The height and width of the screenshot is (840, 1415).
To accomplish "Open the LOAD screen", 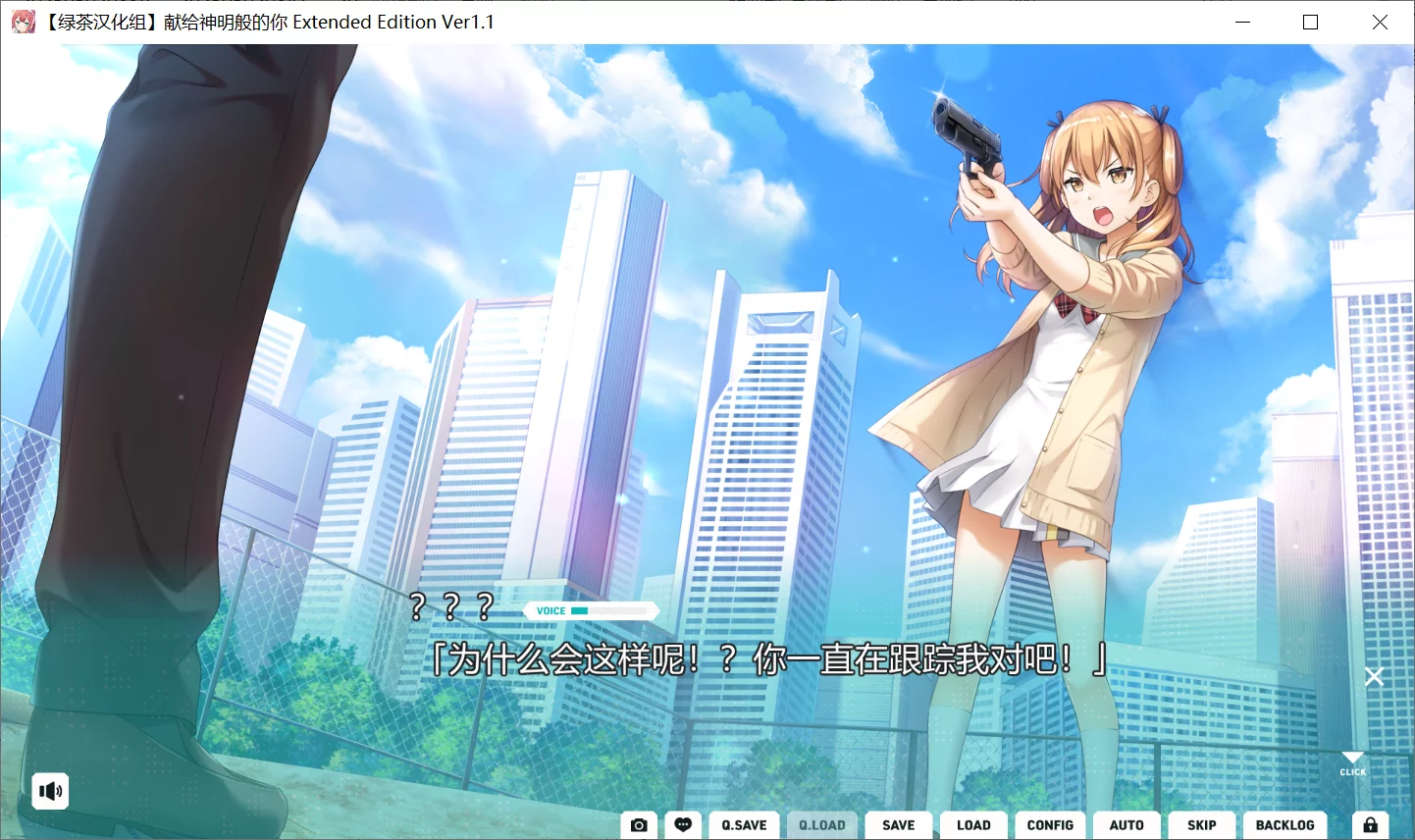I will click(973, 824).
